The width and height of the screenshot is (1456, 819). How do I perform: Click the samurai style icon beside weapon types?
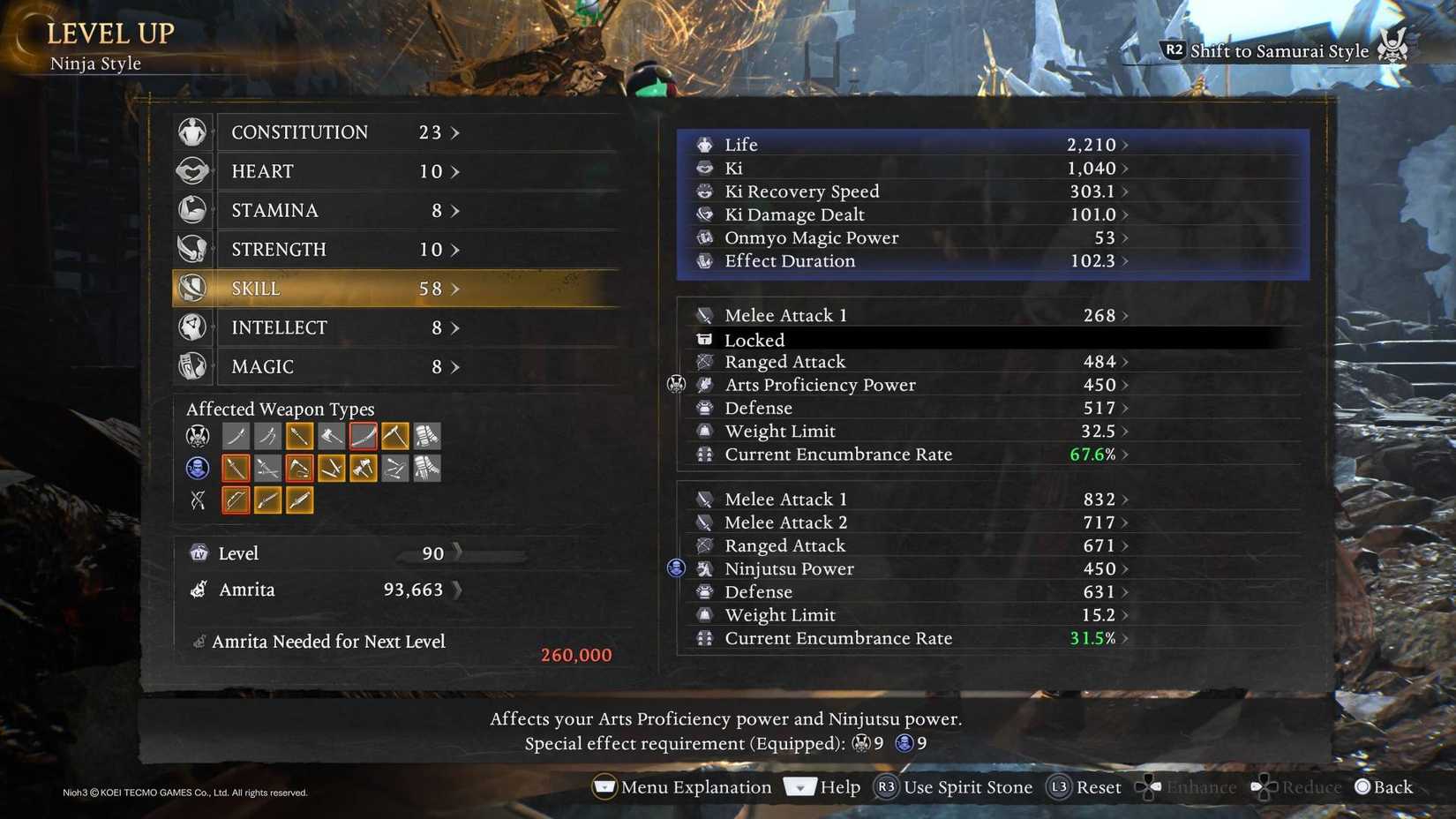coord(196,435)
